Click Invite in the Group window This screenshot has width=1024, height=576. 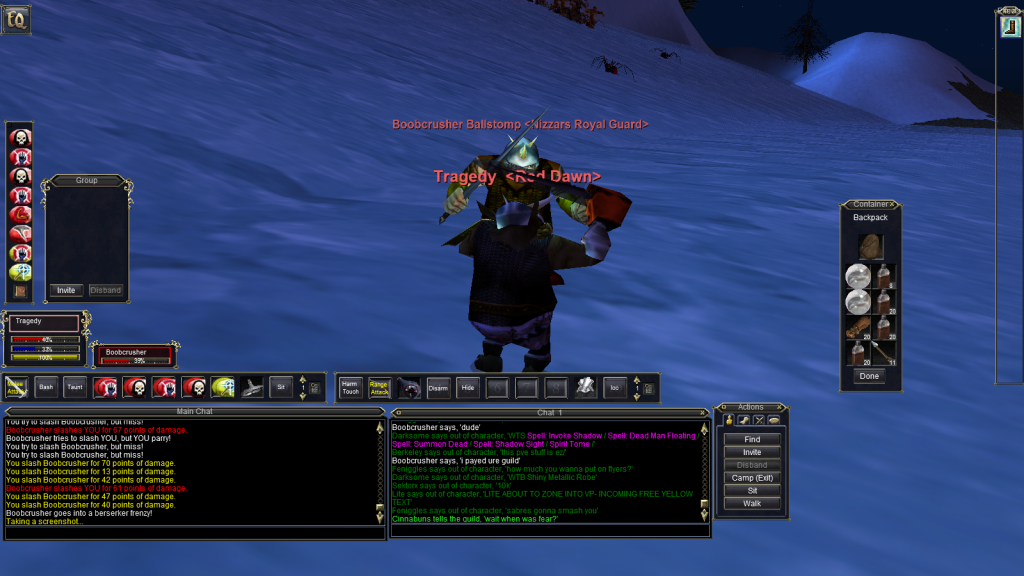[x=66, y=290]
